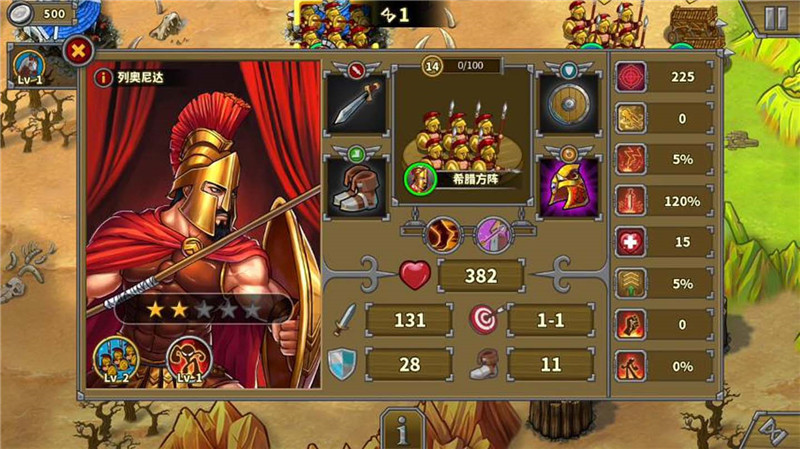
Task: Select the golden helmet equipment slot
Action: point(568,186)
